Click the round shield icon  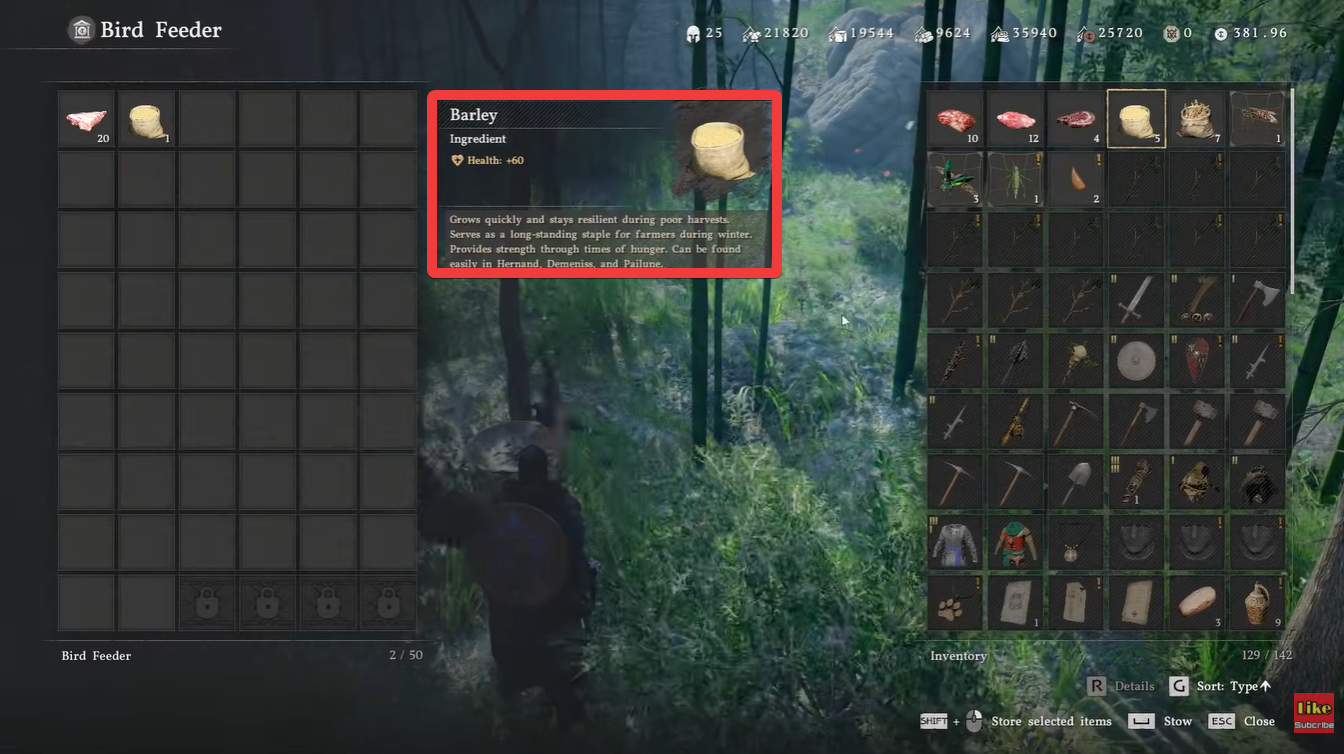[1135, 361]
